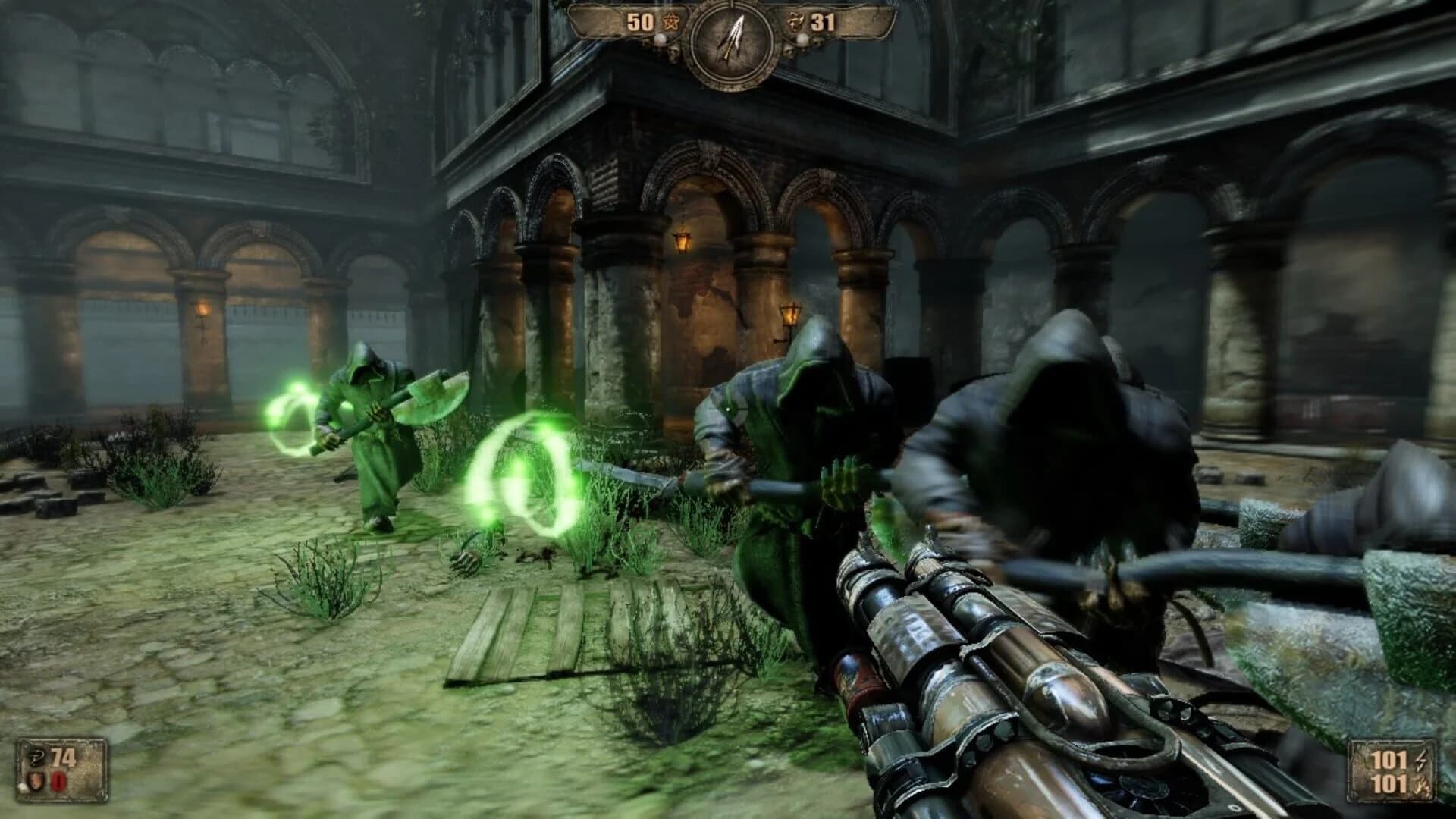Click the skull ornament under the gold counter

tap(673, 53)
